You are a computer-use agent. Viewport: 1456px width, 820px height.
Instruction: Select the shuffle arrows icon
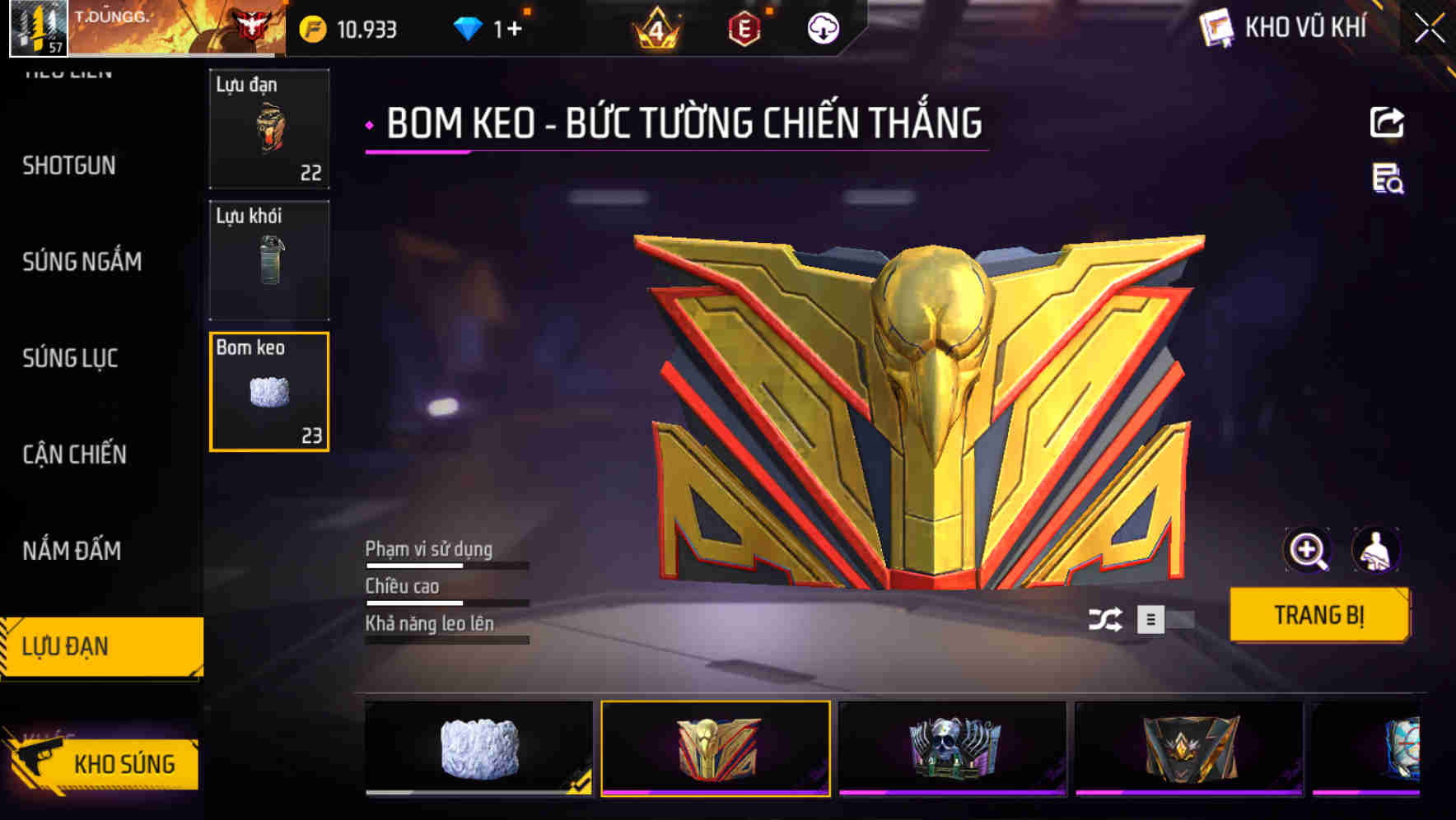click(1108, 620)
